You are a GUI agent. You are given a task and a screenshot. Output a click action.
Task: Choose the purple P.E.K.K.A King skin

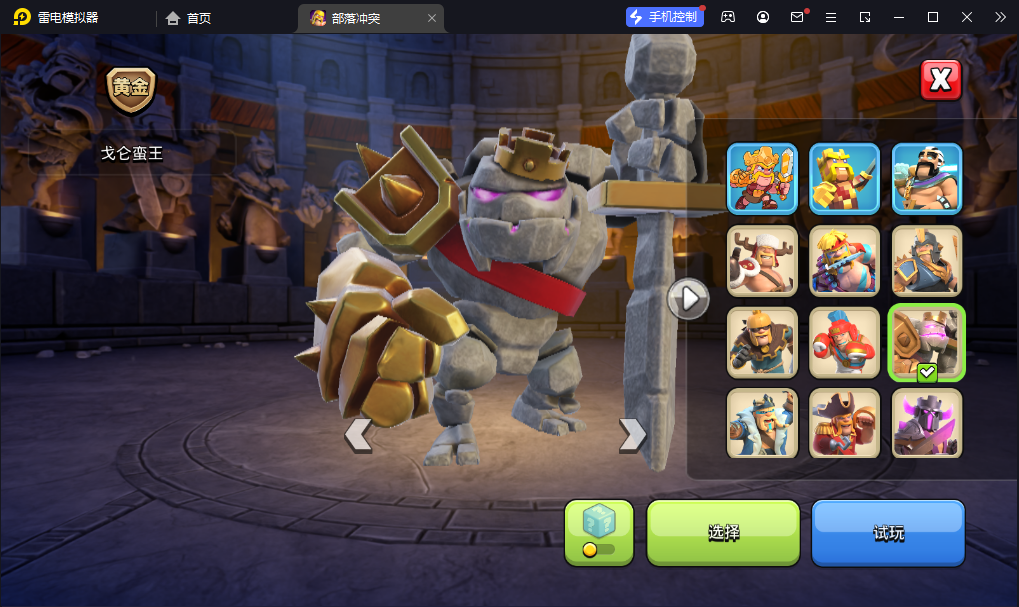pos(927,423)
